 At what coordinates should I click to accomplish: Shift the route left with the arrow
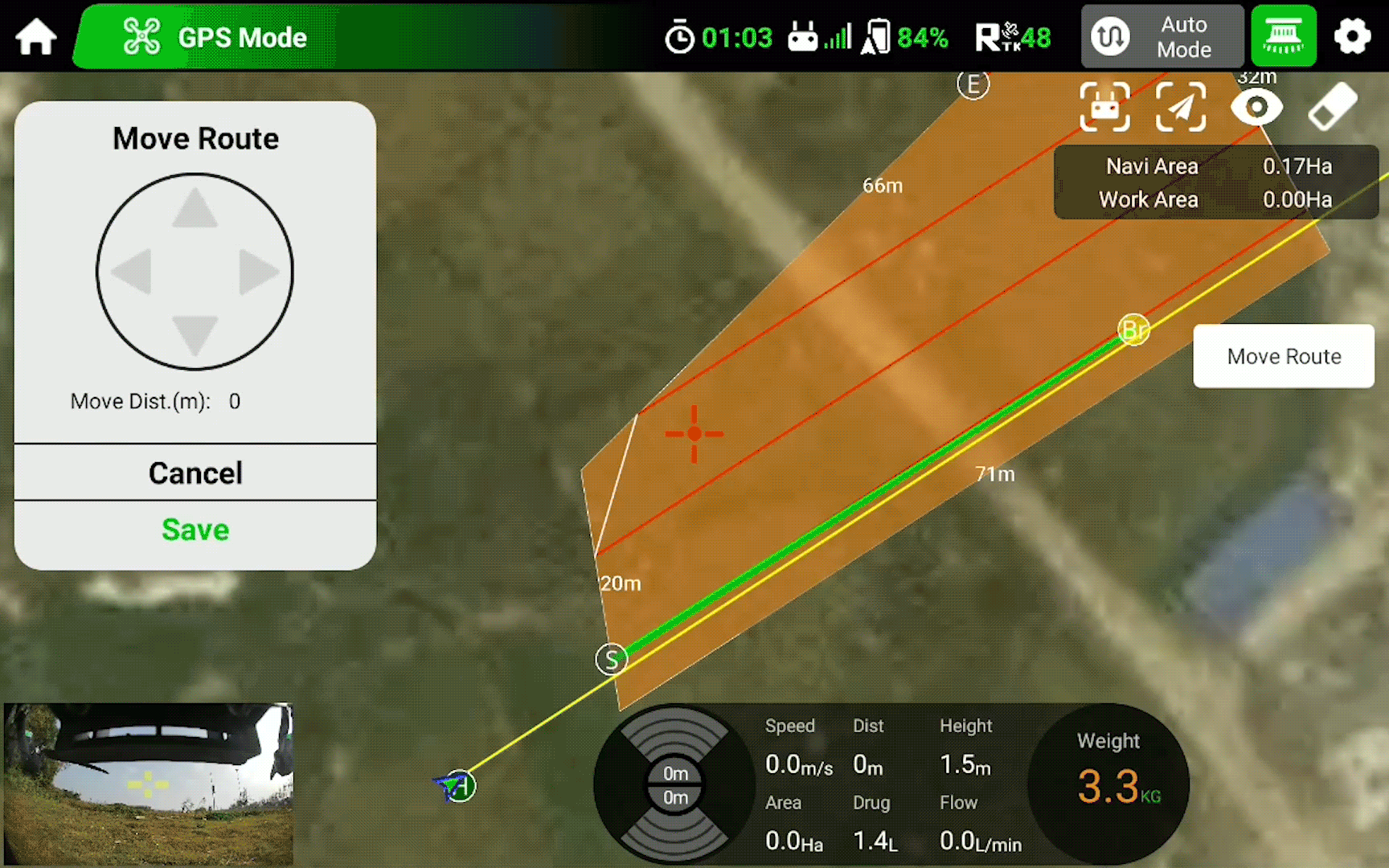132,272
